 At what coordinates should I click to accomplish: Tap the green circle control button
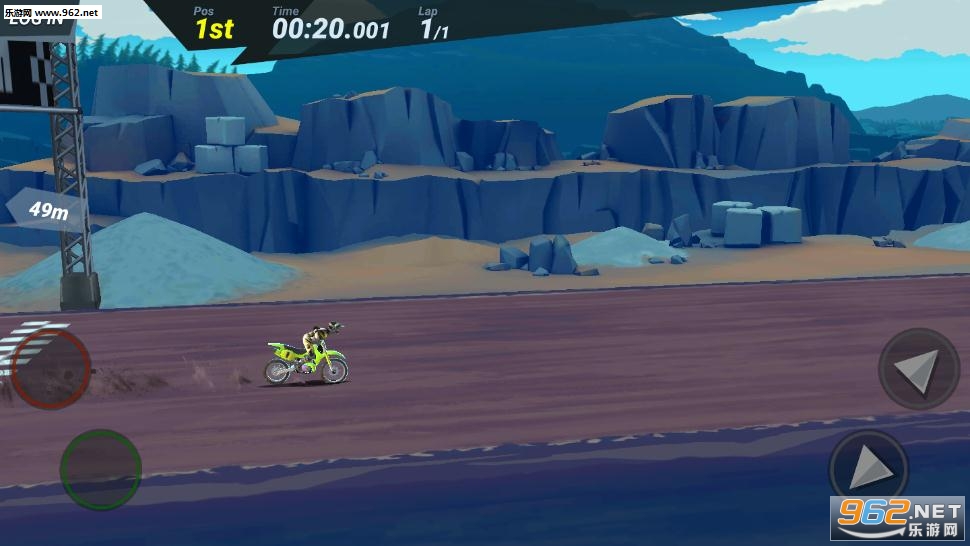tap(100, 469)
